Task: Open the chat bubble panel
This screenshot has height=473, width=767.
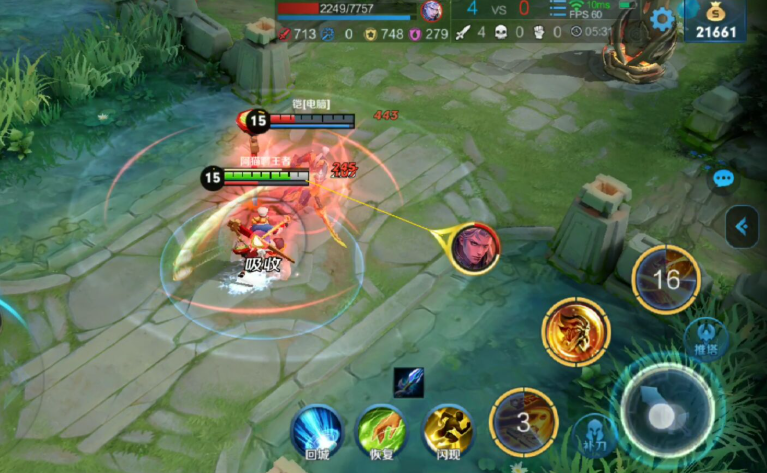Action: click(724, 179)
